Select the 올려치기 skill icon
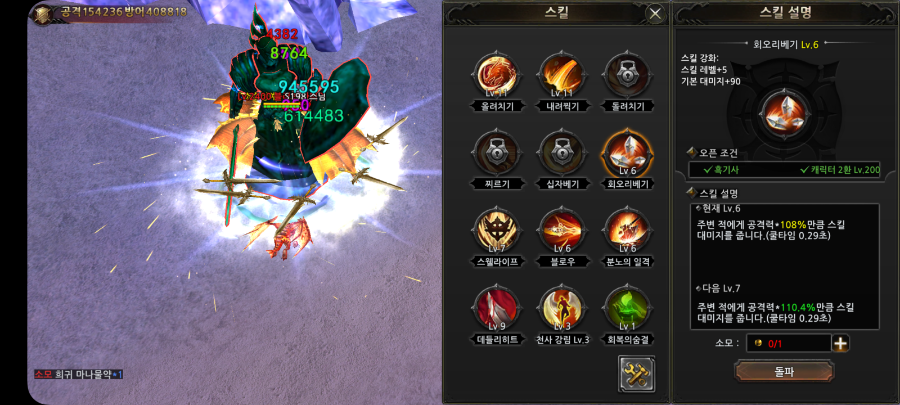The width and height of the screenshot is (900, 405). click(492, 74)
